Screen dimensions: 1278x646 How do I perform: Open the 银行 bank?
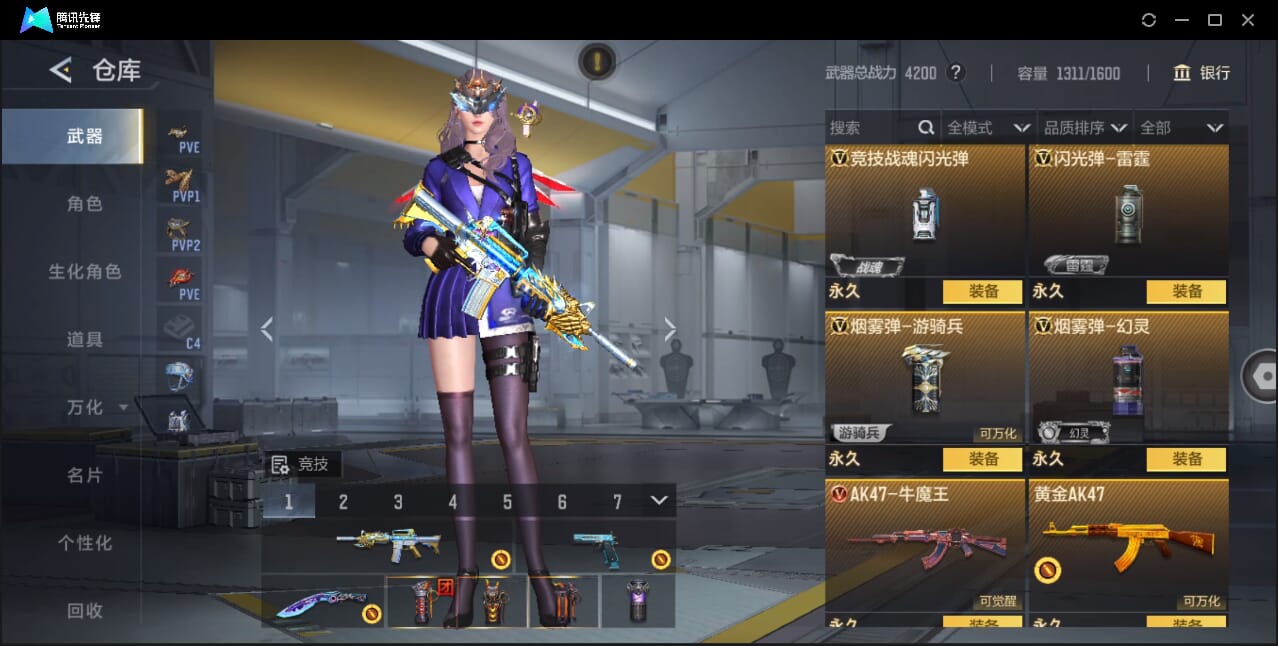1202,73
